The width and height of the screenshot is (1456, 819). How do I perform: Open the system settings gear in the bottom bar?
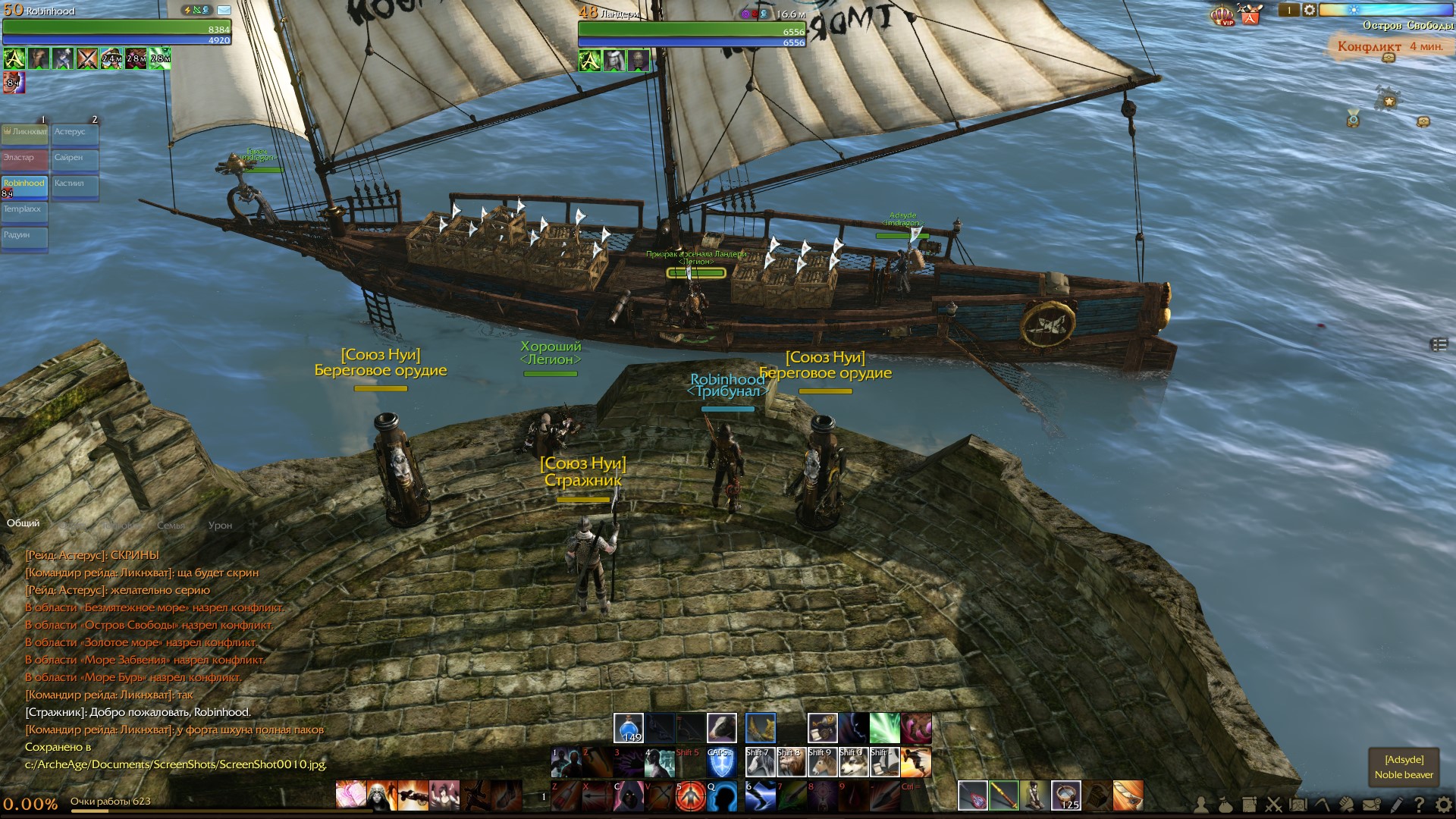pos(1443,805)
